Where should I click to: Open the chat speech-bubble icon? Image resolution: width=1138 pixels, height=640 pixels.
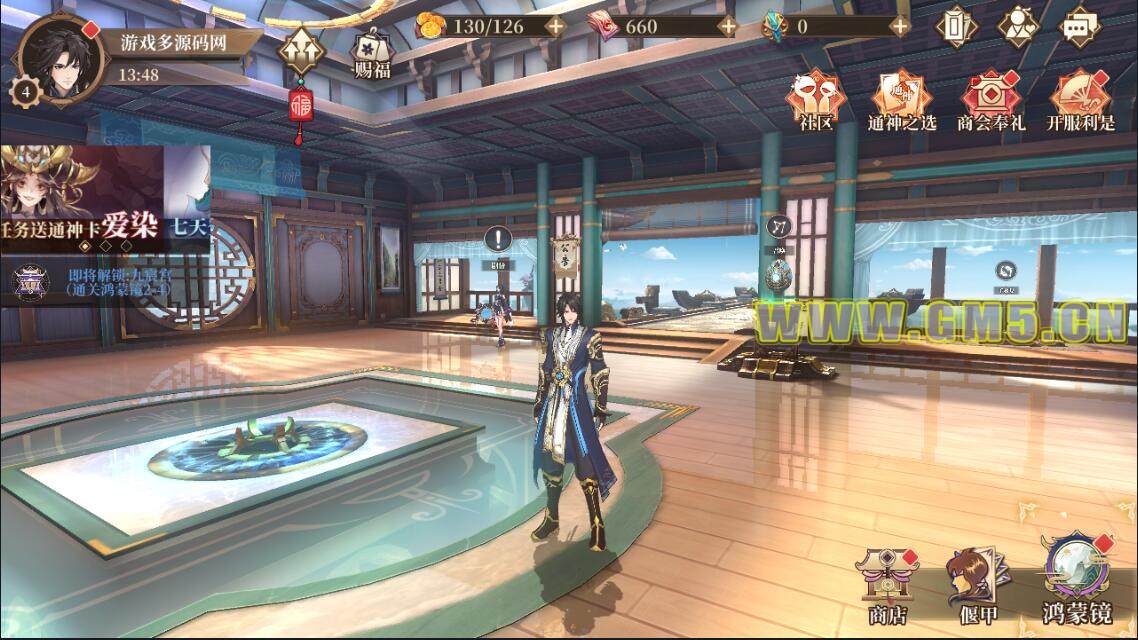point(1079,26)
